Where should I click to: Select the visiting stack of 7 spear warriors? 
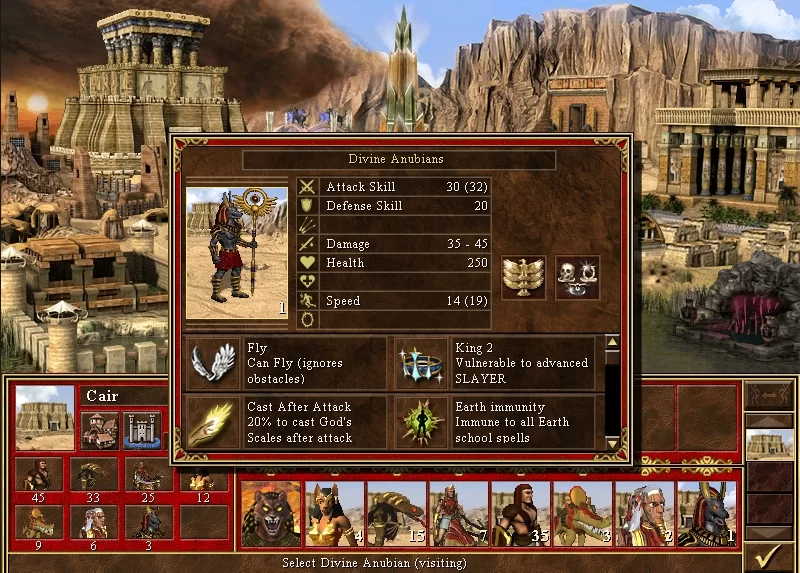(x=458, y=513)
